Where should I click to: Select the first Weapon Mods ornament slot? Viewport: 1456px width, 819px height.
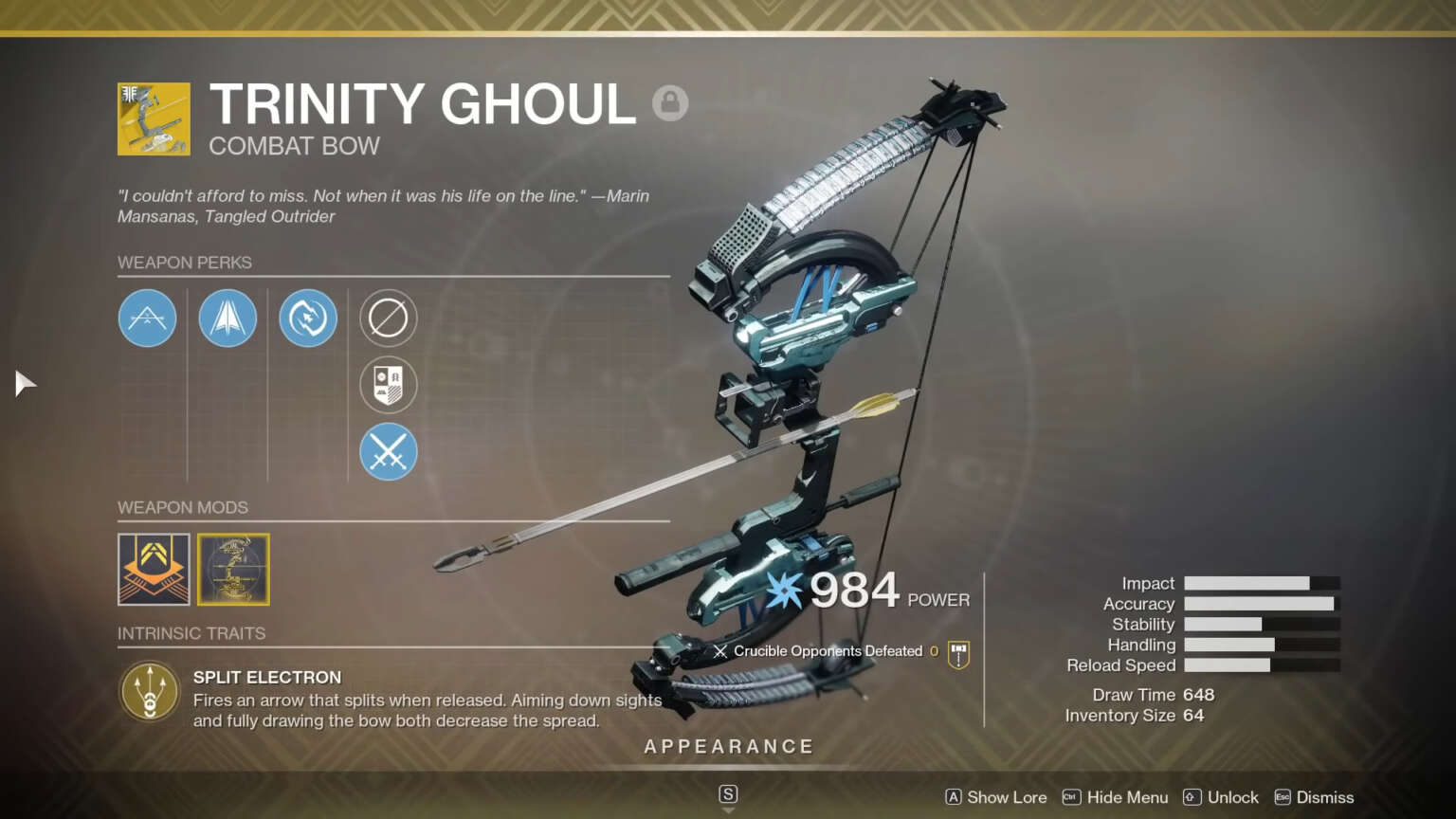point(154,569)
